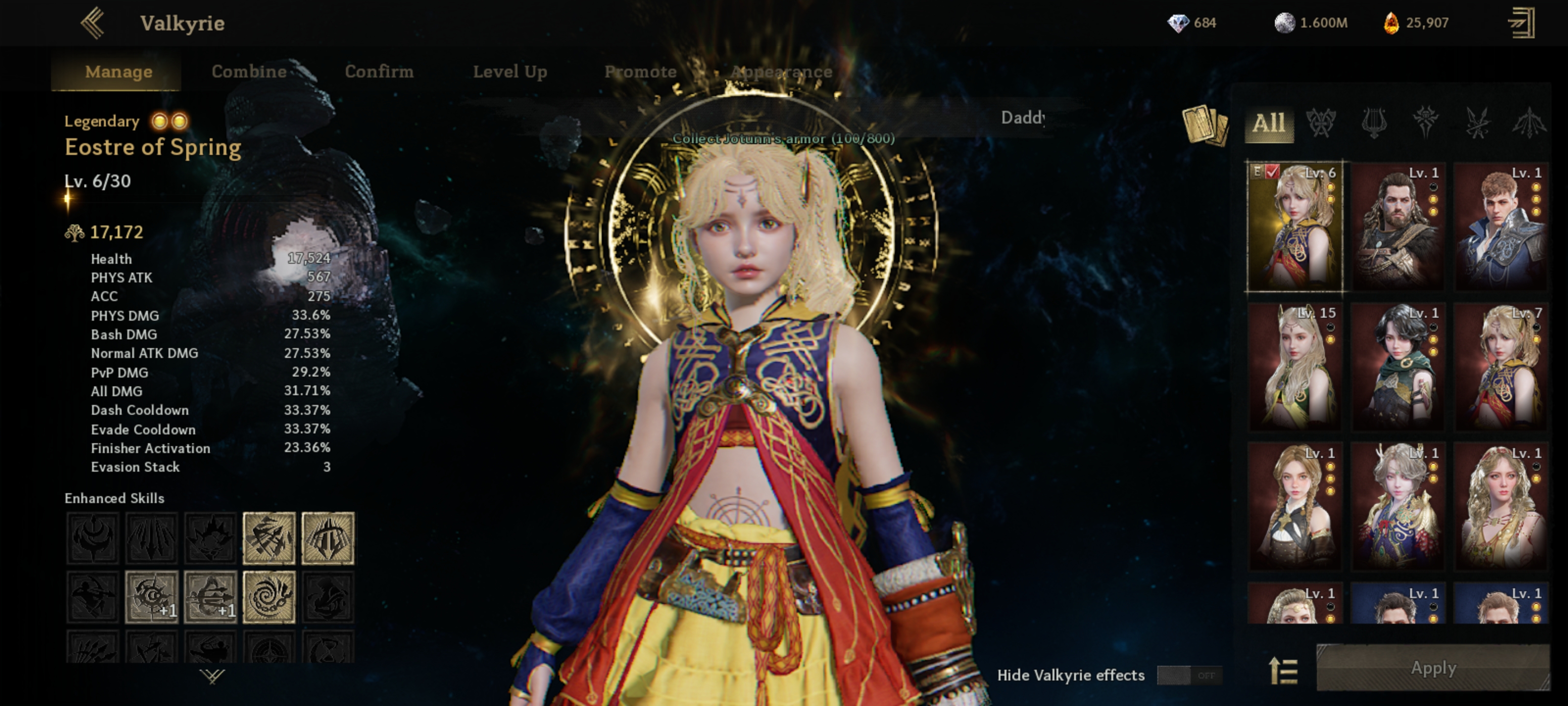Switch to the Confirm tab

(379, 71)
